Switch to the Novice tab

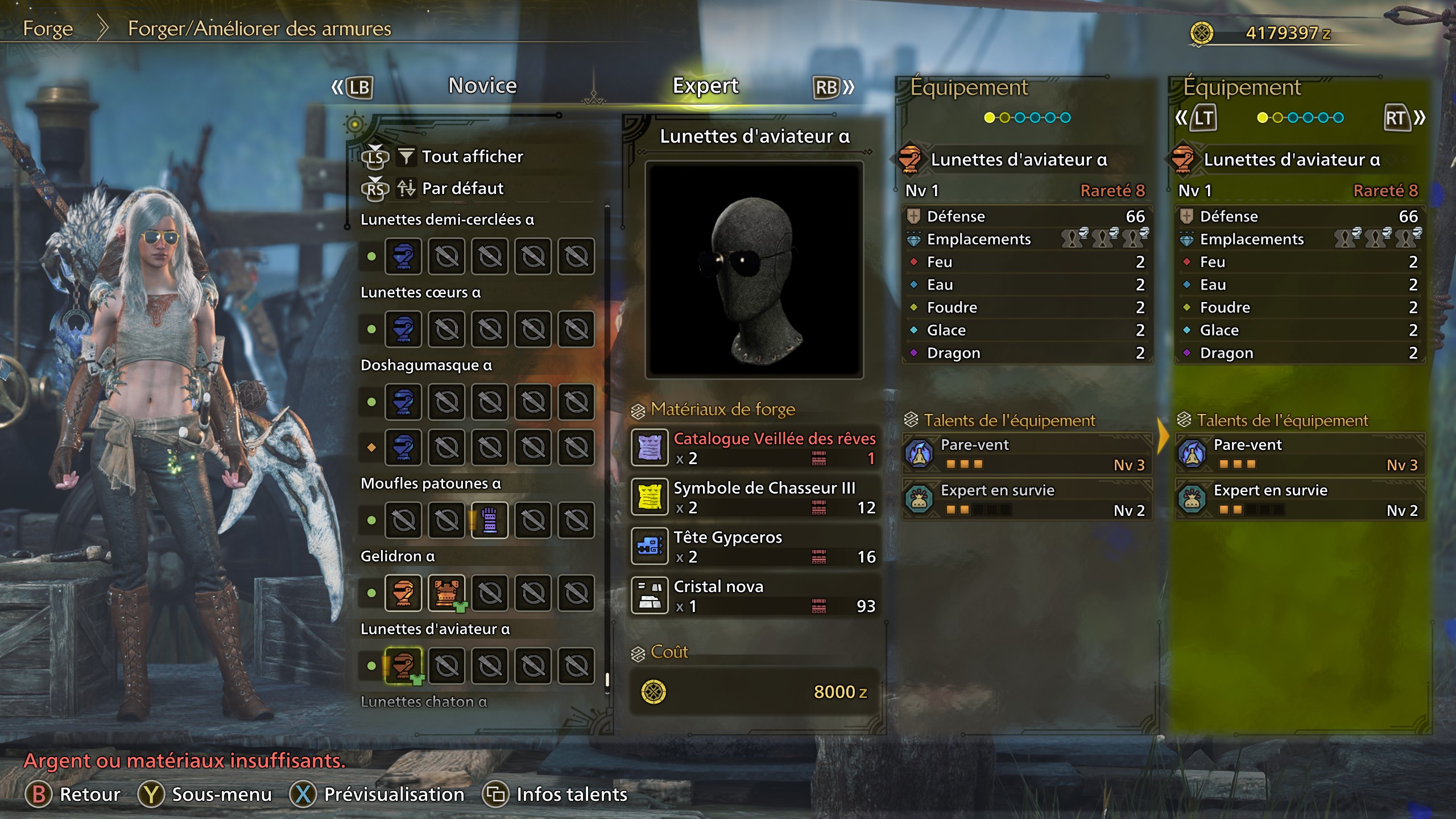point(482,85)
